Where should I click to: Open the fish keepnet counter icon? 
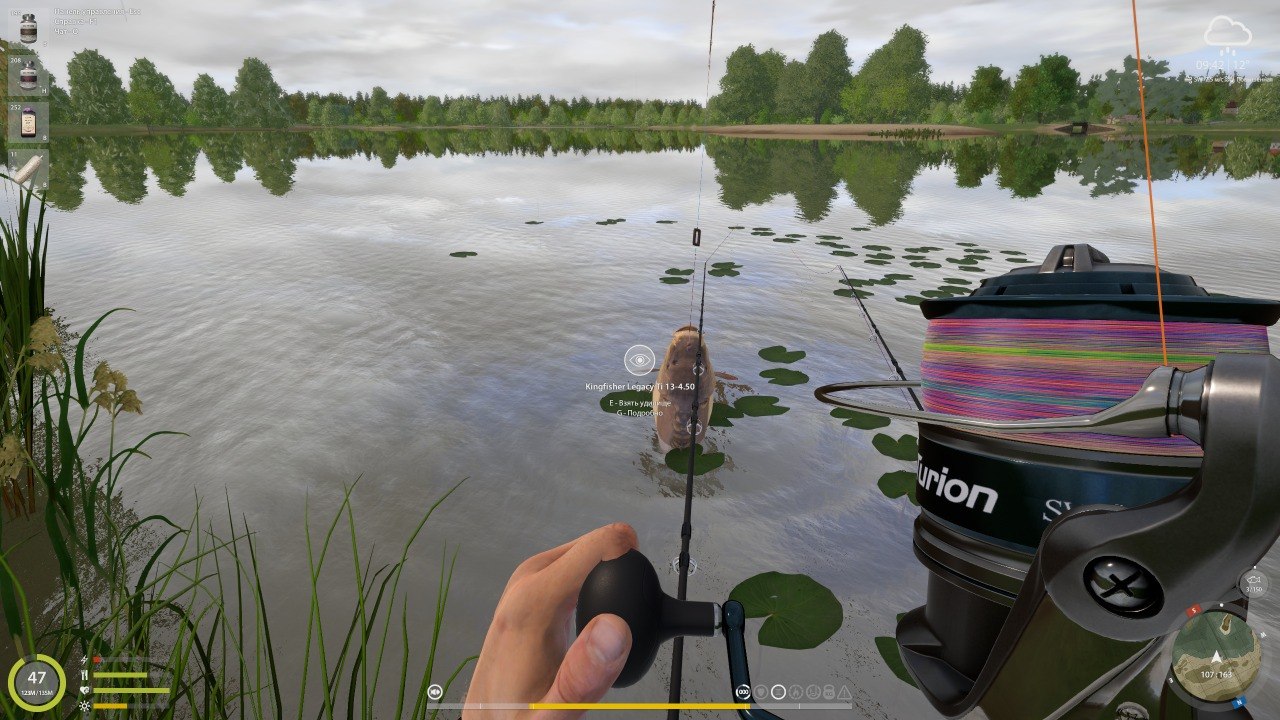click(1253, 583)
